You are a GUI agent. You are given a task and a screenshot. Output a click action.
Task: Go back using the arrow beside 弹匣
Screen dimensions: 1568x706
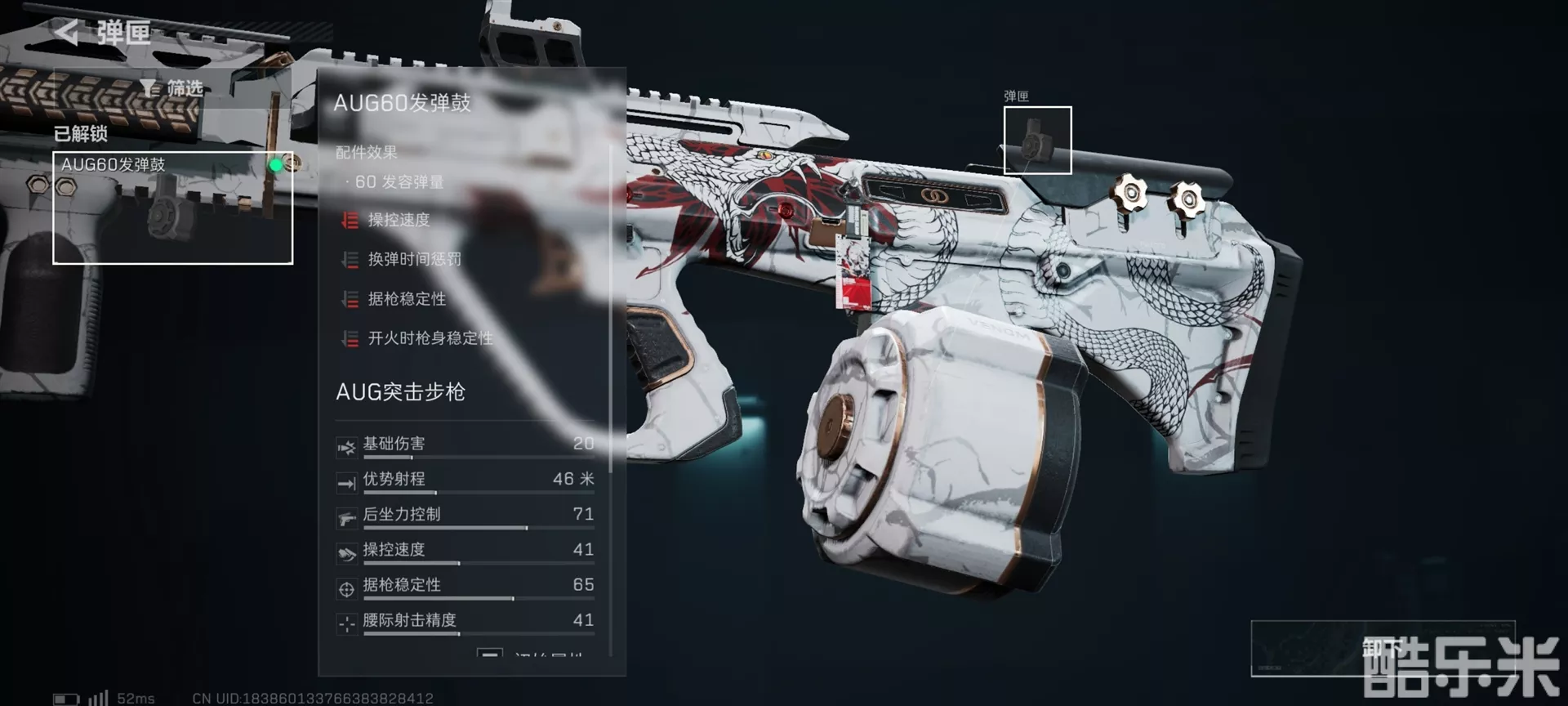click(x=67, y=33)
